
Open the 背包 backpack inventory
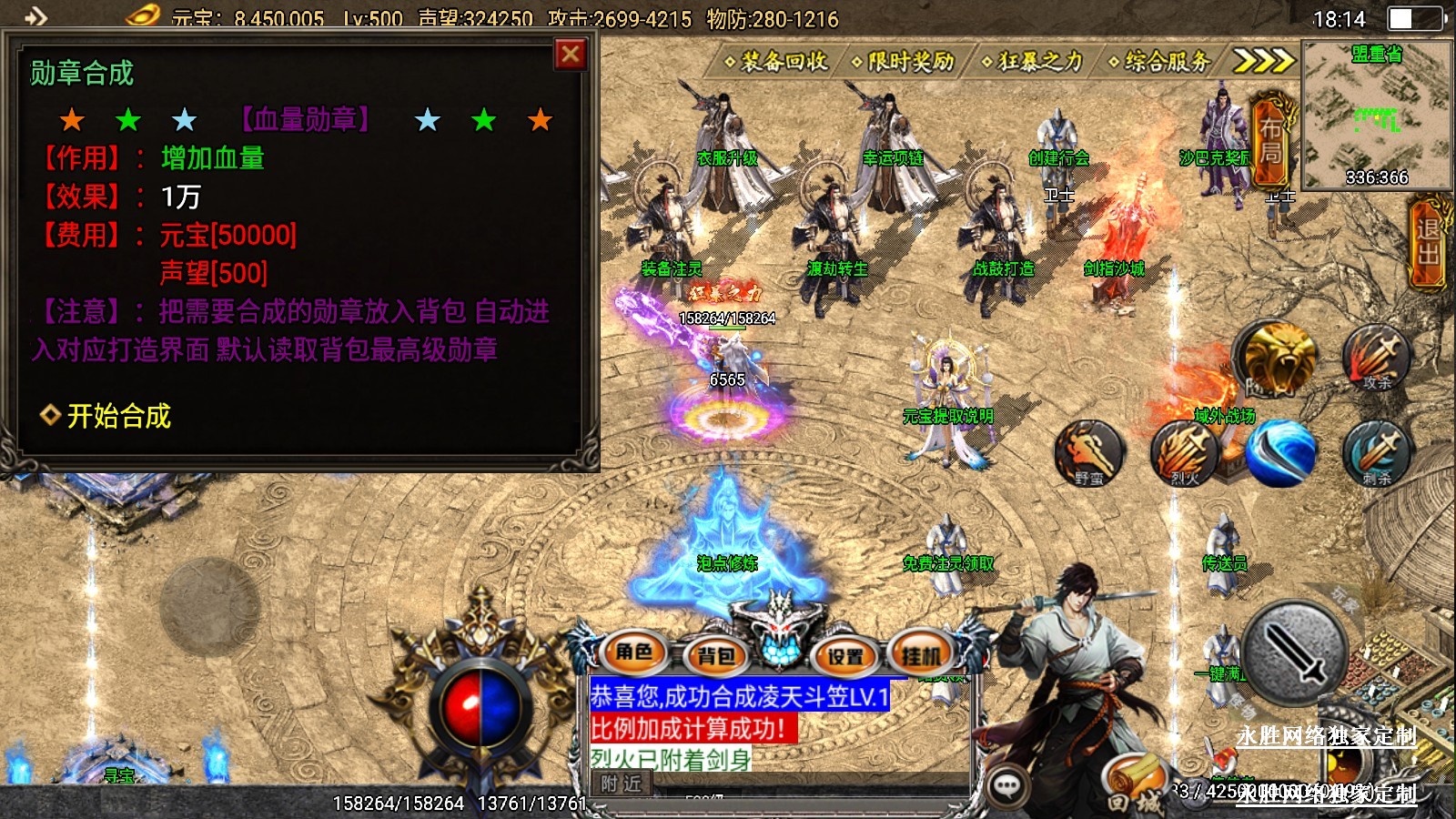[716, 655]
